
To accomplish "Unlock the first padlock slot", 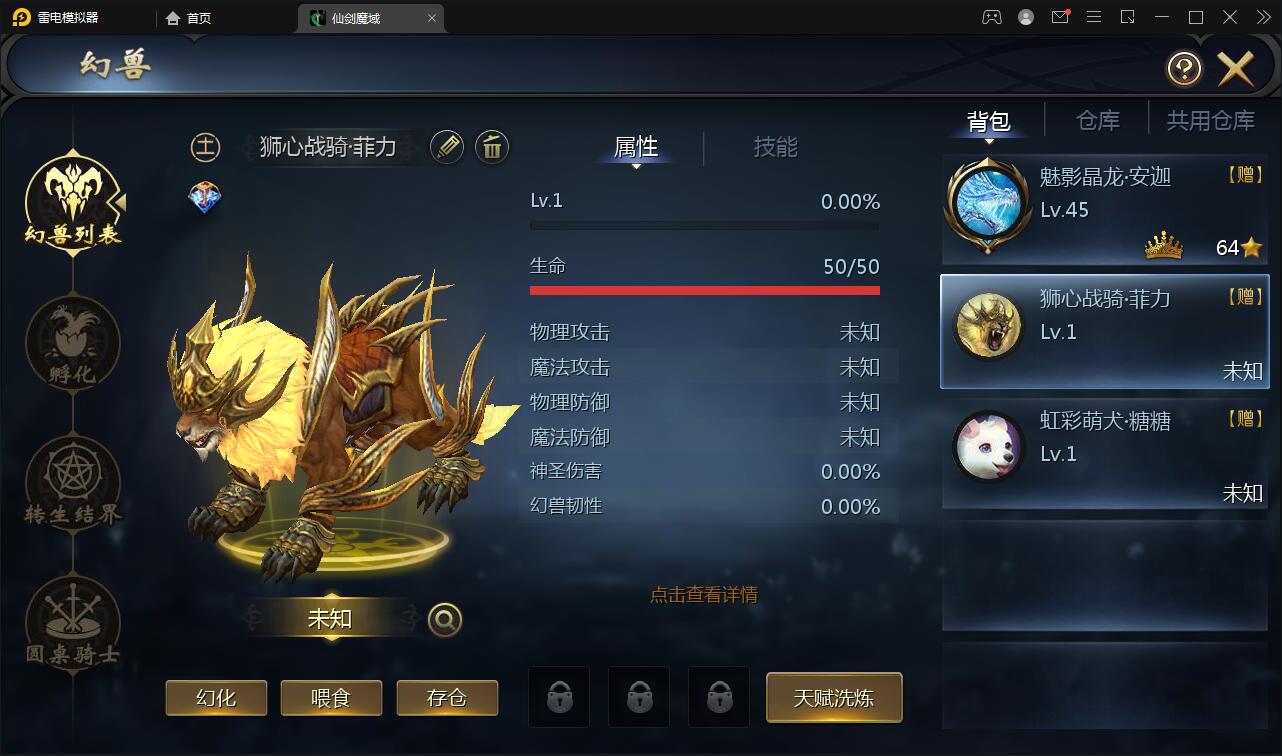I will (x=559, y=697).
